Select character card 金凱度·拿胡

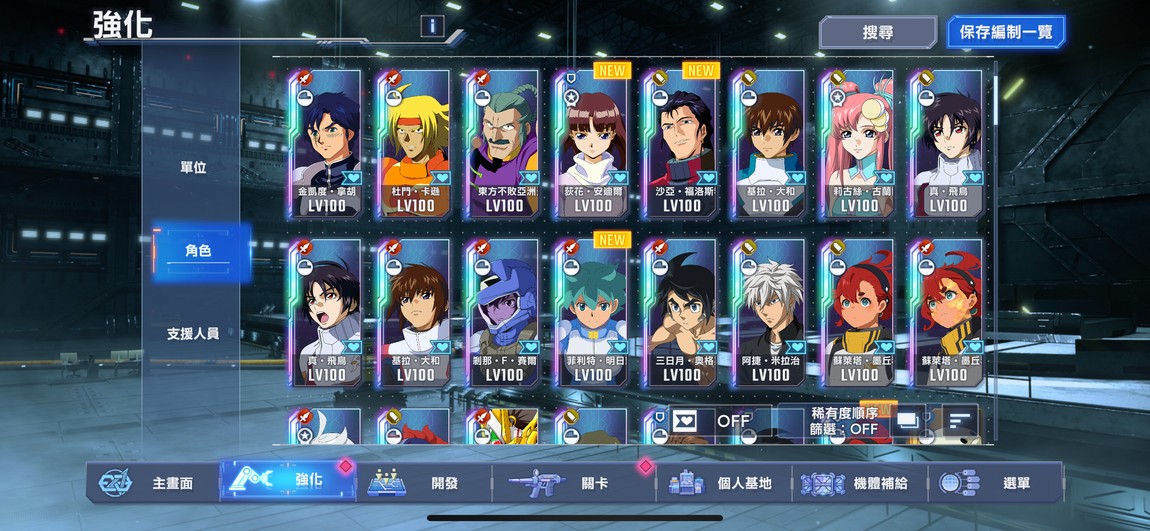326,143
